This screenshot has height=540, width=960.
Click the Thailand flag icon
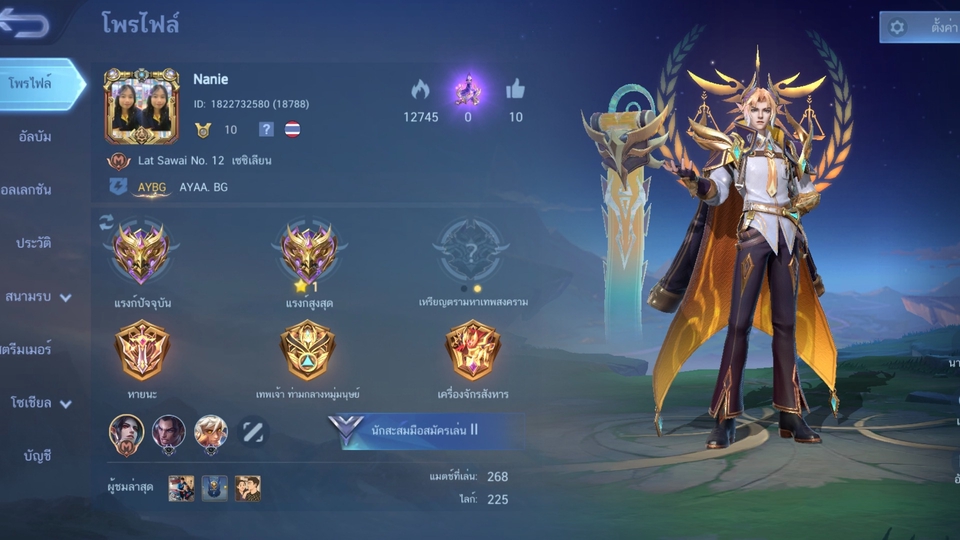[292, 129]
